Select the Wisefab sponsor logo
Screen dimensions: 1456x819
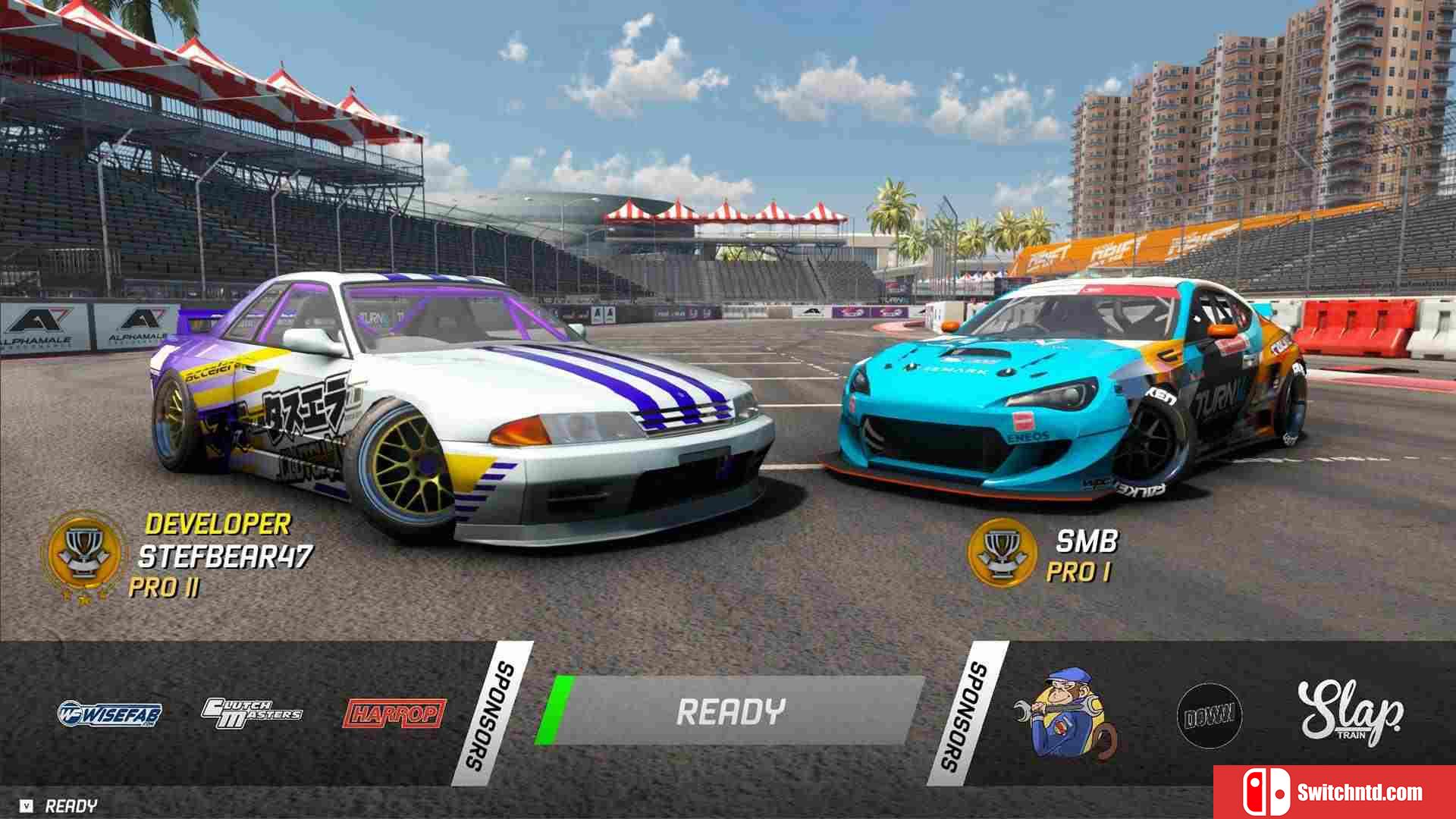pos(110,713)
